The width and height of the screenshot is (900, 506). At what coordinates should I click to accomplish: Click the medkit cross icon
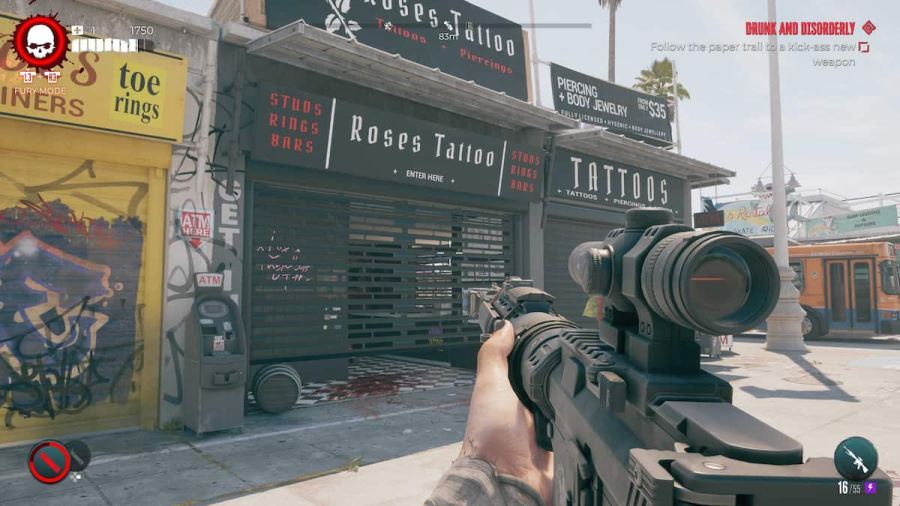[x=78, y=30]
